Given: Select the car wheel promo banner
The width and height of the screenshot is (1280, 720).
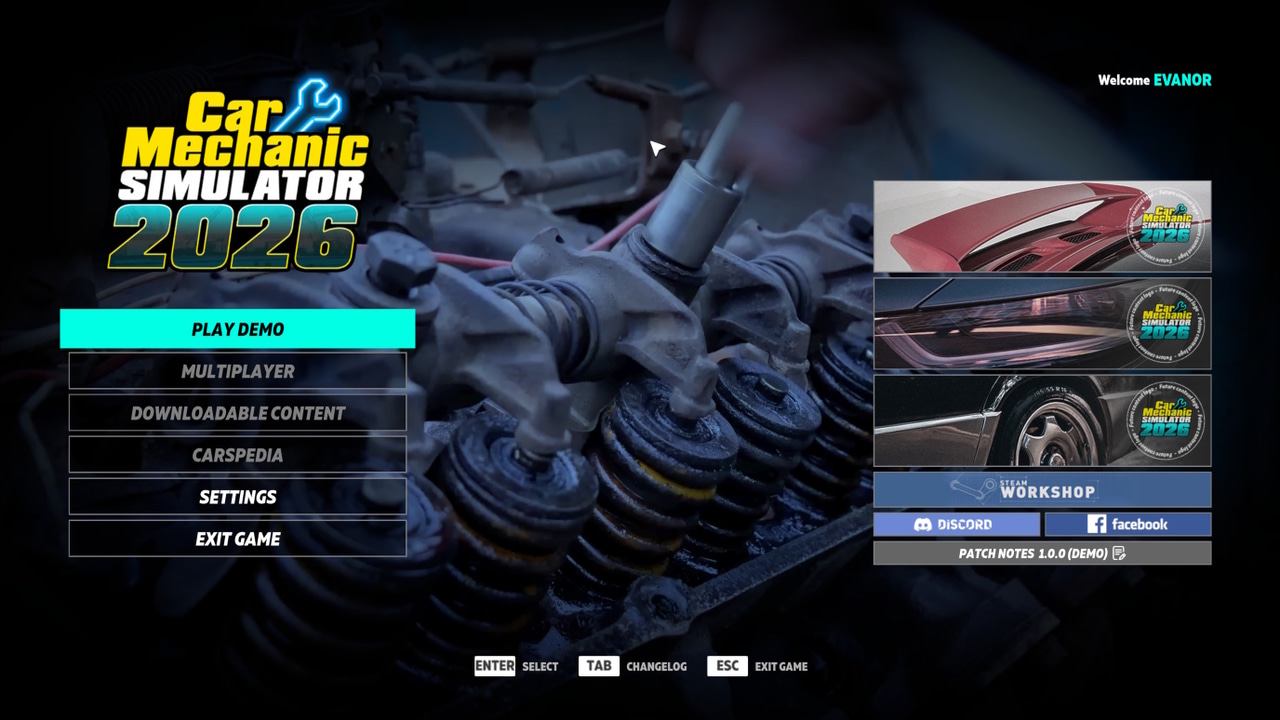Looking at the screenshot, I should (x=1042, y=421).
